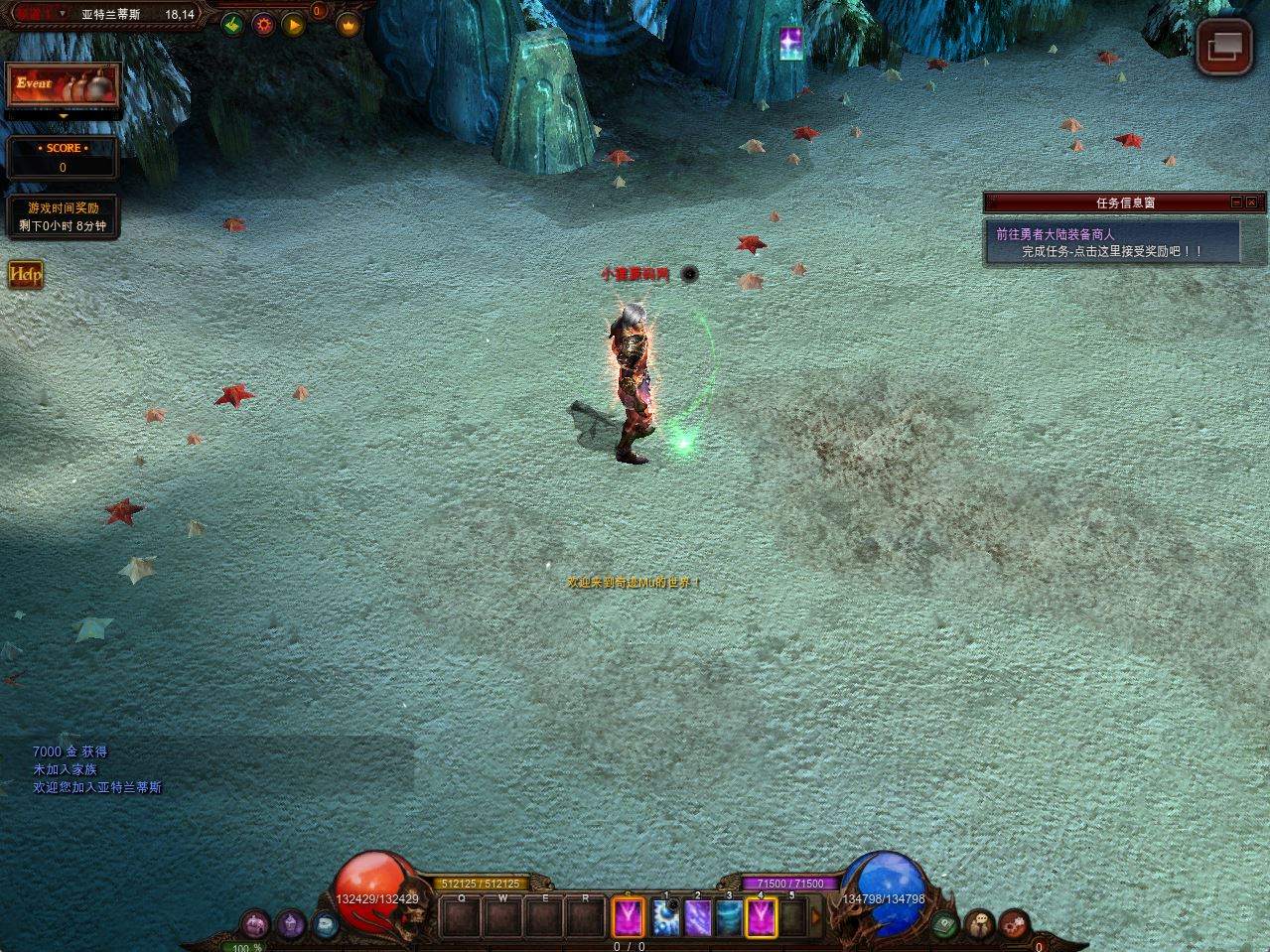1270x952 pixels.
Task: Open the red gears system settings icon
Action: 1013,924
